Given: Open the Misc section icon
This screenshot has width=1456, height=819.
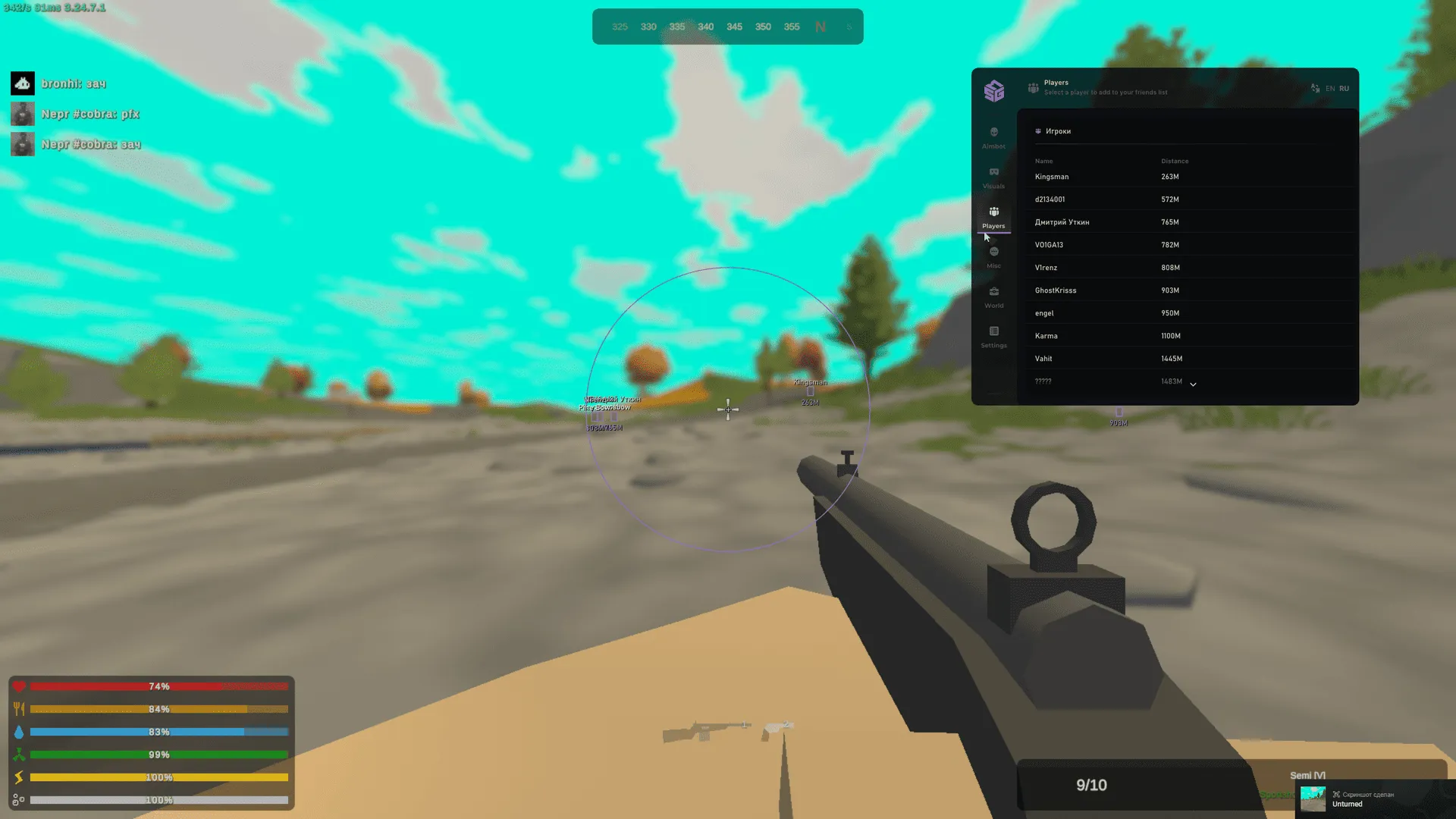Looking at the screenshot, I should click(x=993, y=258).
